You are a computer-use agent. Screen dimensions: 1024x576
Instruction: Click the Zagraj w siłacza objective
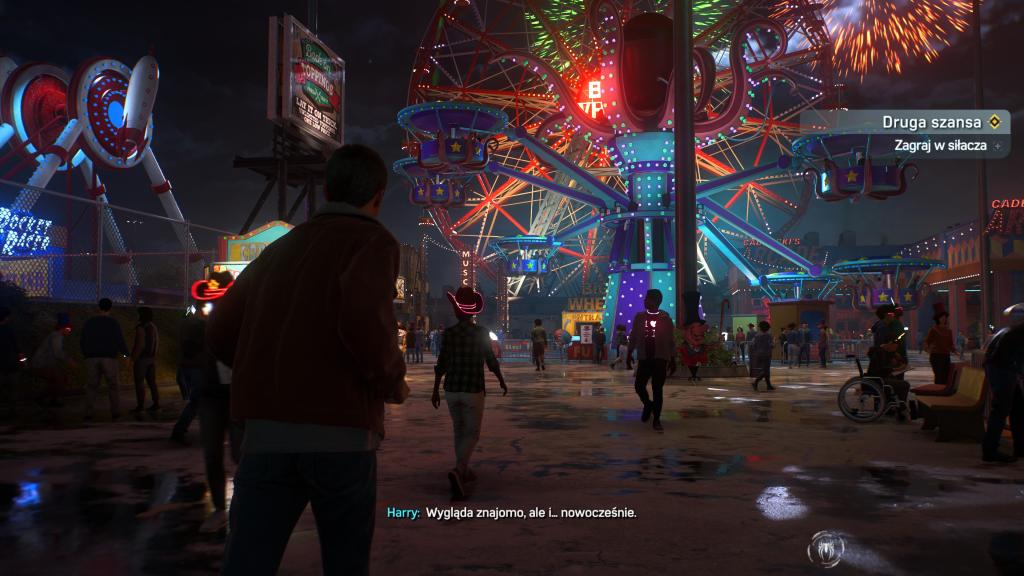point(940,145)
